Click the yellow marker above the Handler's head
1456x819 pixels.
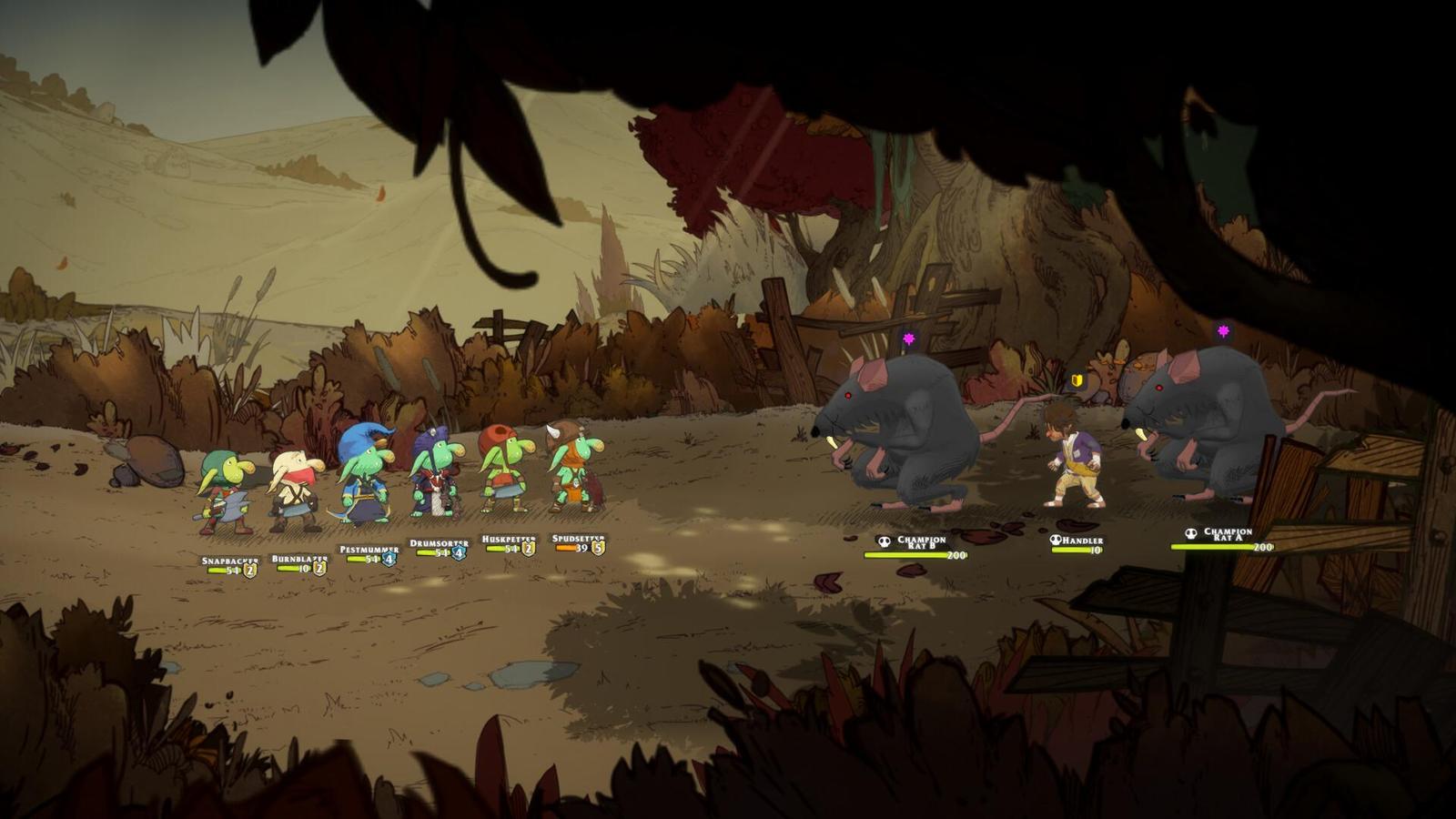click(x=1078, y=381)
